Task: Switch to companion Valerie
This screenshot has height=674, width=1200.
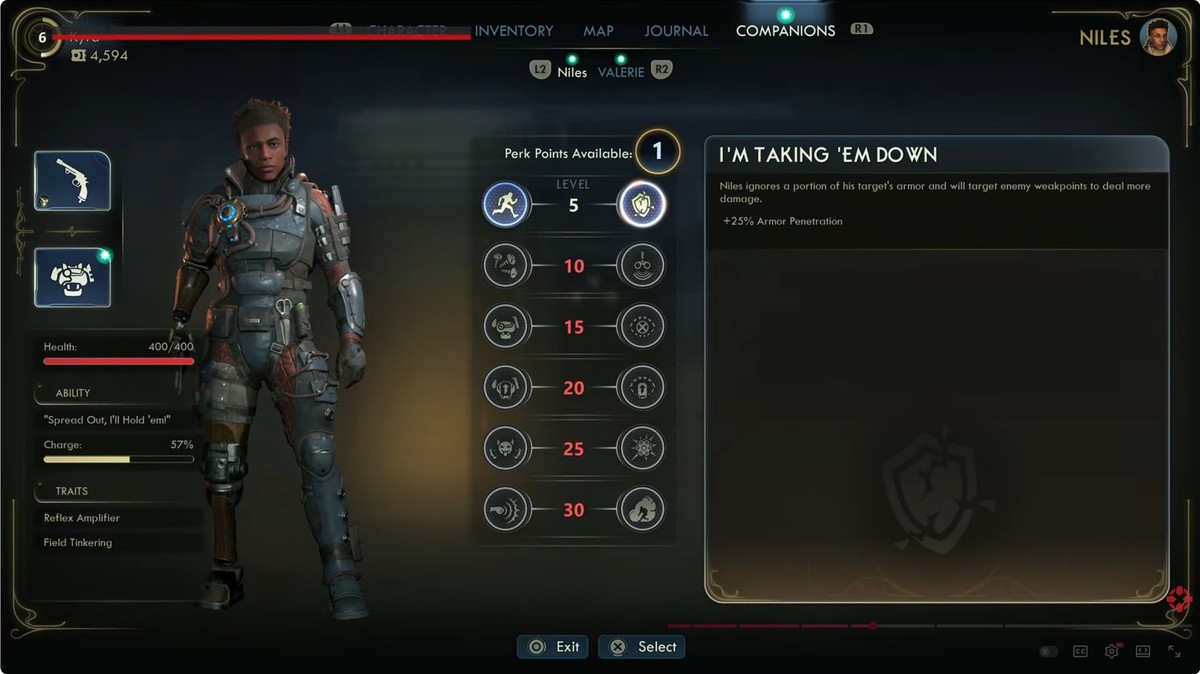Action: pos(621,72)
